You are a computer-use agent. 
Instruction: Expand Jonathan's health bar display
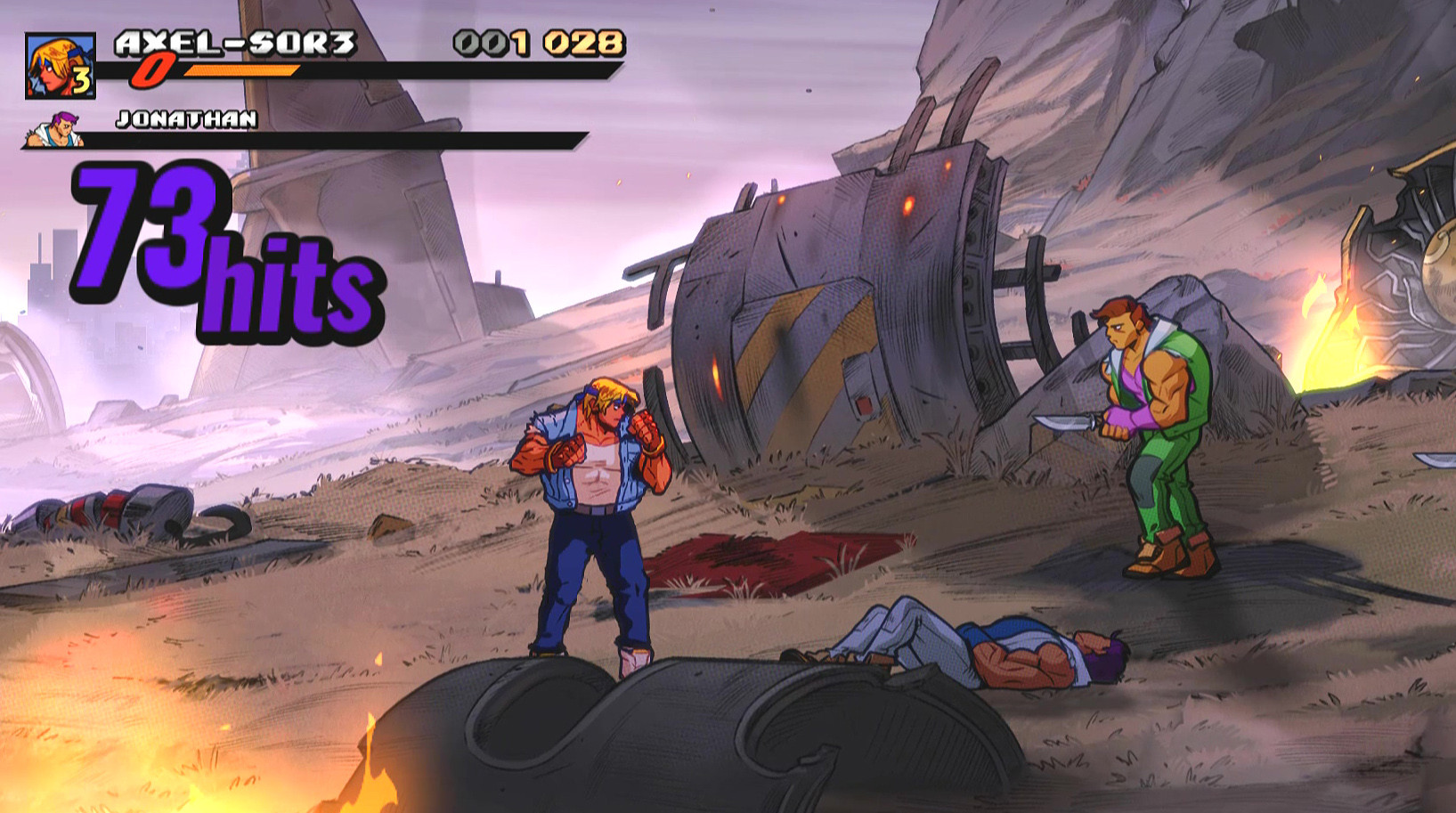tap(338, 140)
